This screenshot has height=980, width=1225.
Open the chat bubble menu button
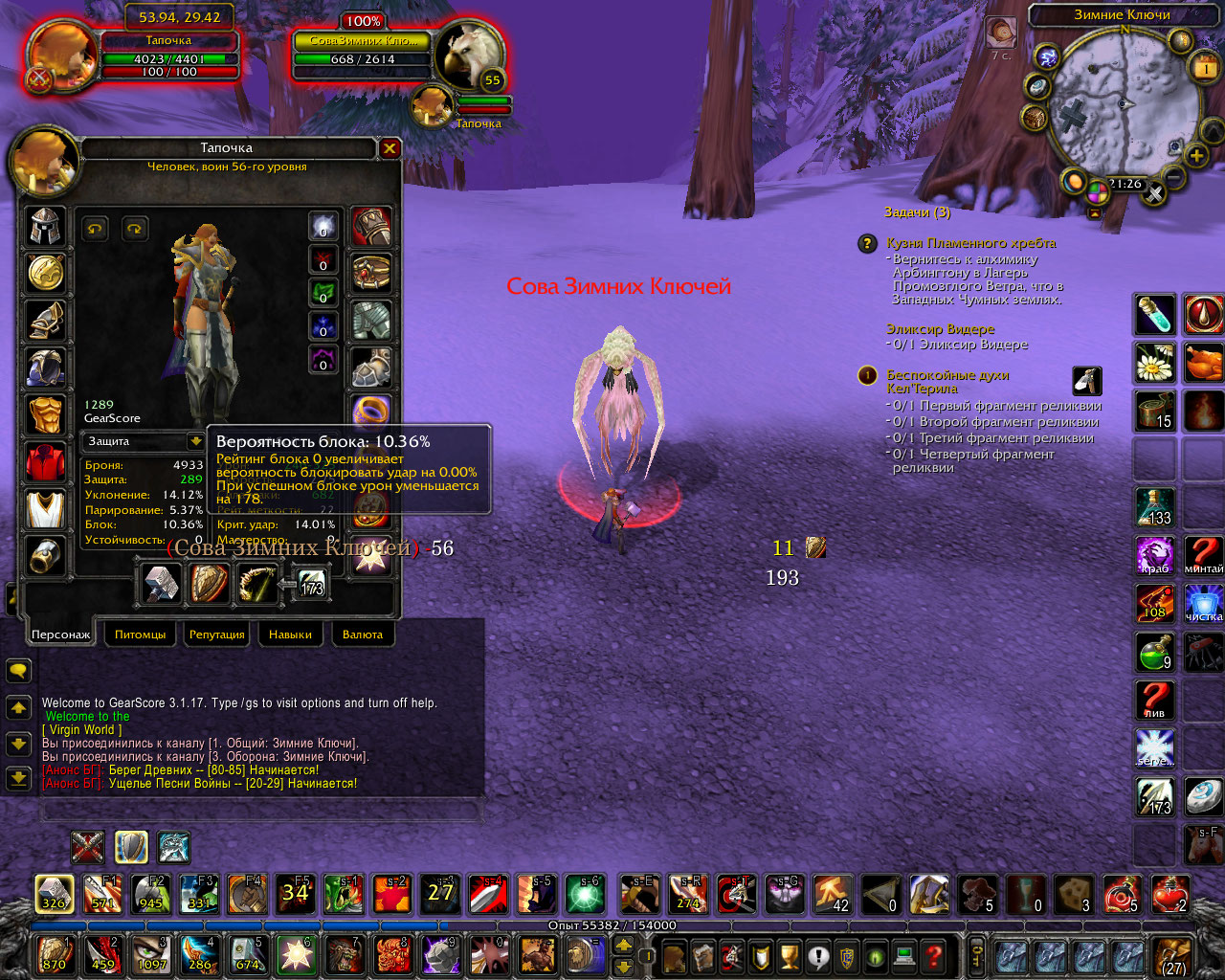point(18,670)
